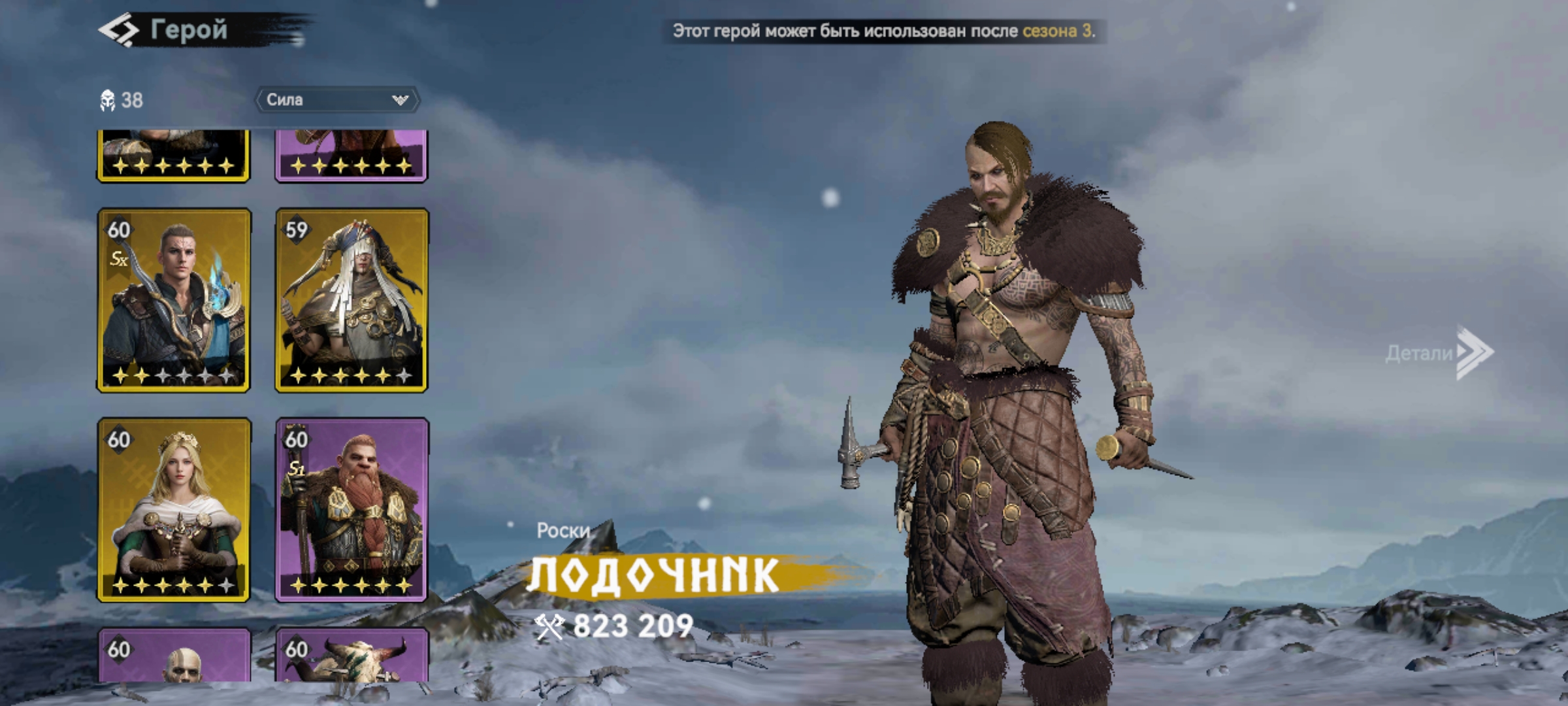Screen dimensions: 1568x706
Task: Pick the red-bearded dwarf hero card
Action: tap(351, 510)
